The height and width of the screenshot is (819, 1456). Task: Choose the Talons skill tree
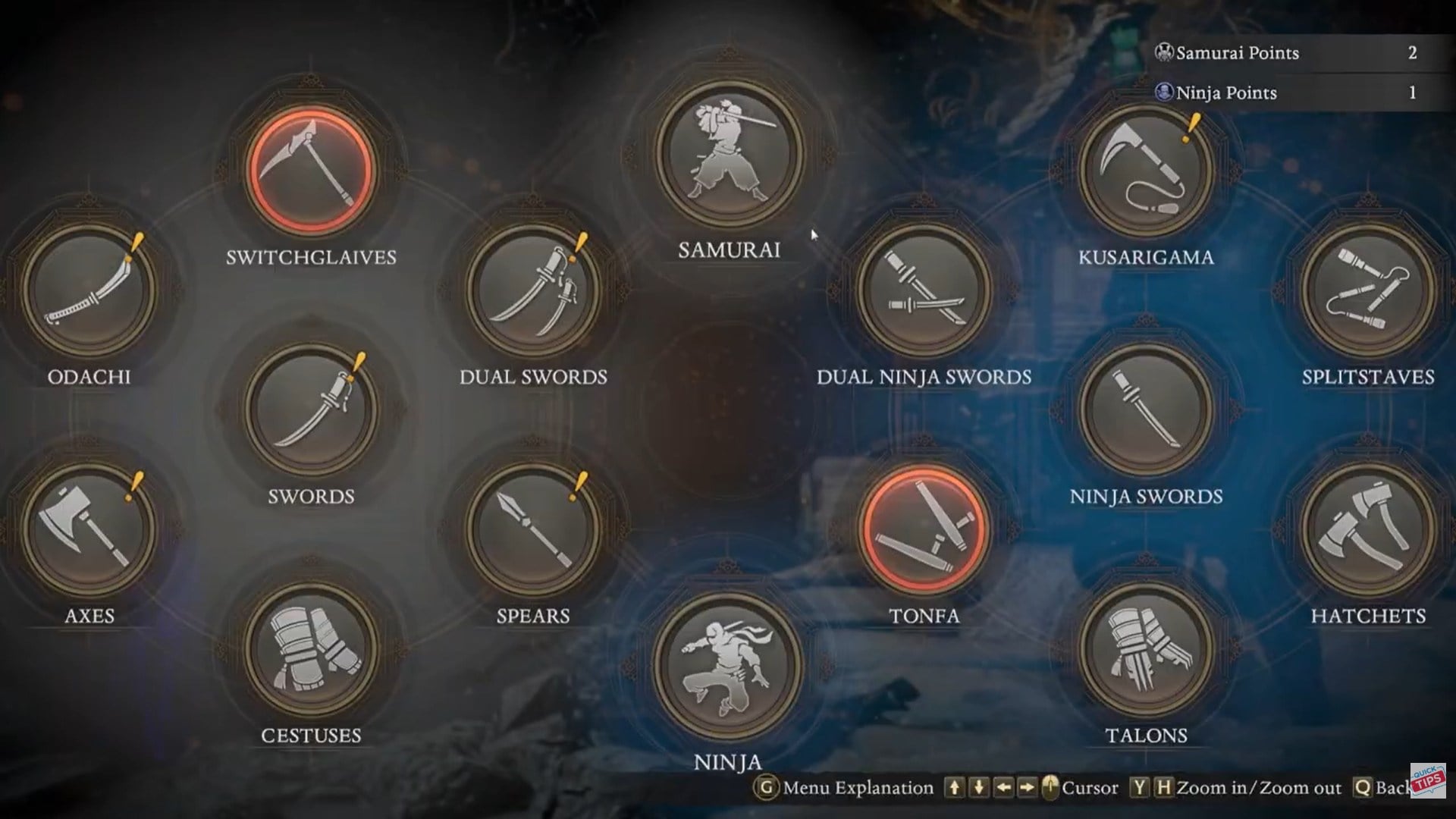coord(1146,648)
